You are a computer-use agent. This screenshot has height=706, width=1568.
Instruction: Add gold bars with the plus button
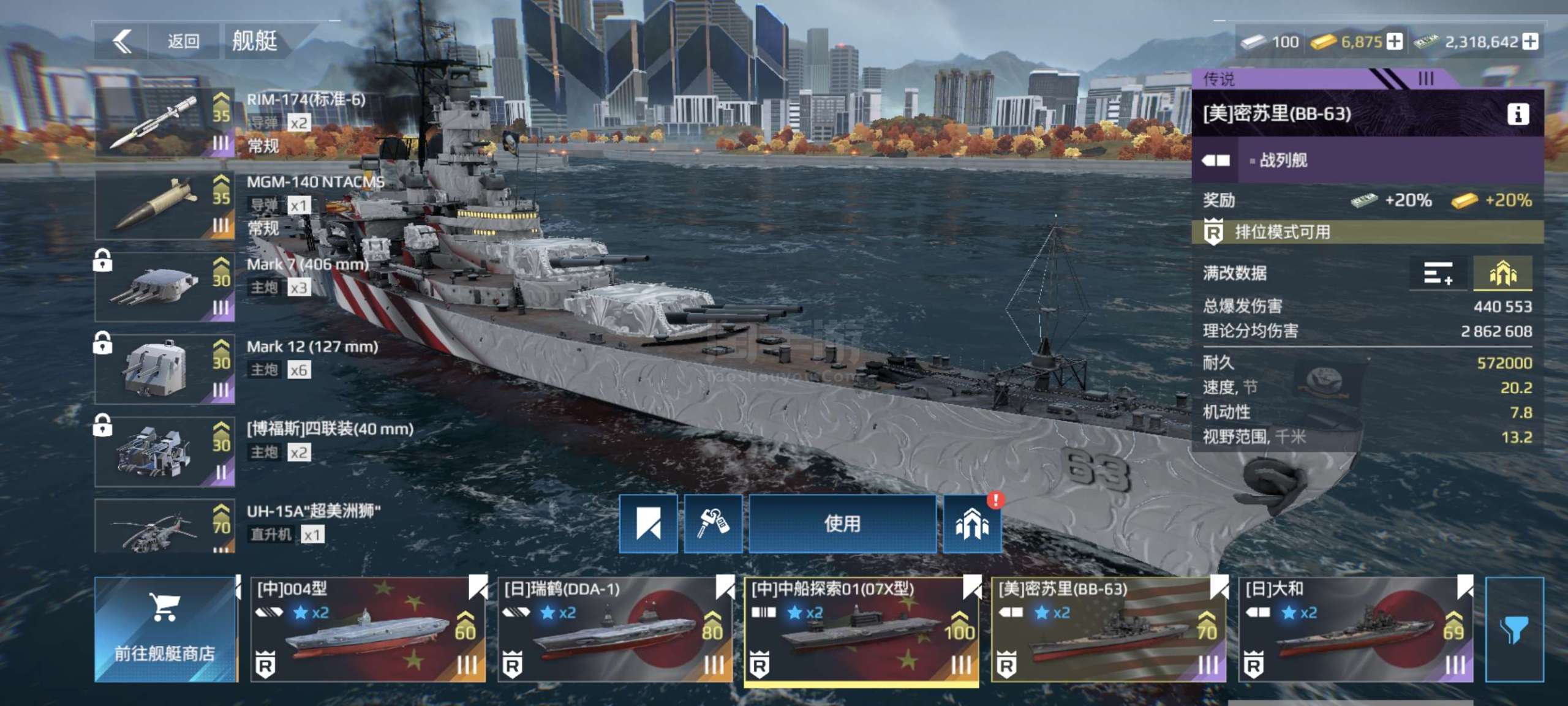[1395, 42]
